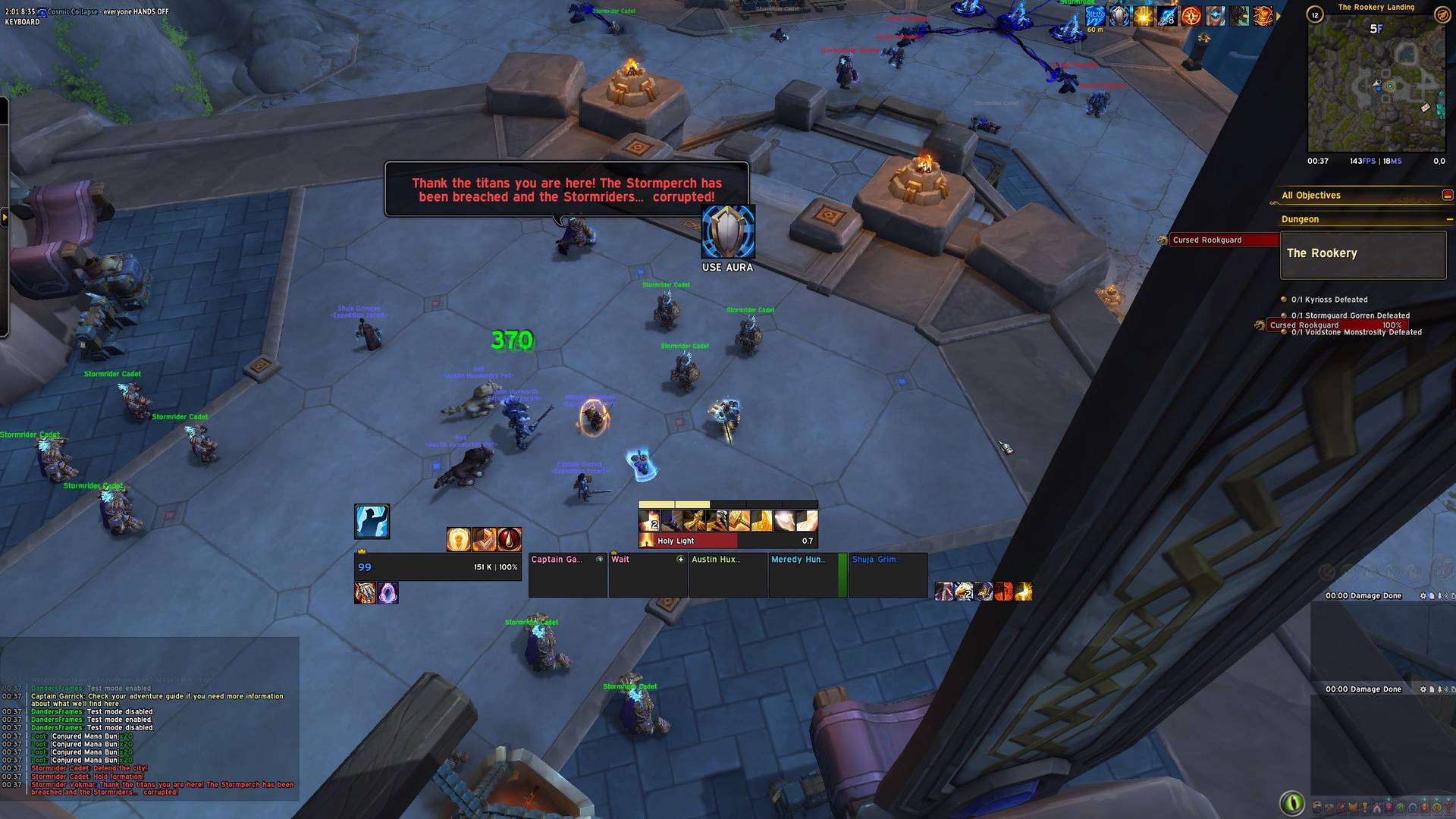Click the red blood drop buff icon

pyautogui.click(x=509, y=539)
